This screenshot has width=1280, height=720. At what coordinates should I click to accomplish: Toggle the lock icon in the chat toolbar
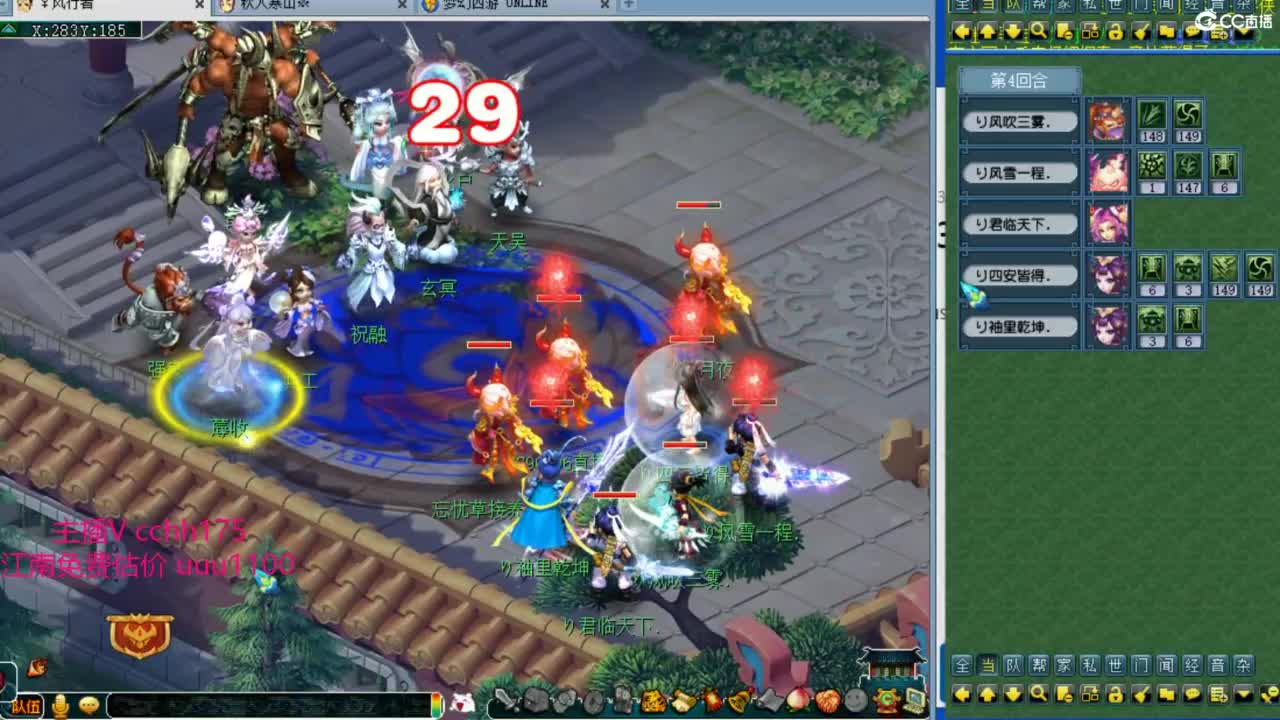(x=1115, y=697)
